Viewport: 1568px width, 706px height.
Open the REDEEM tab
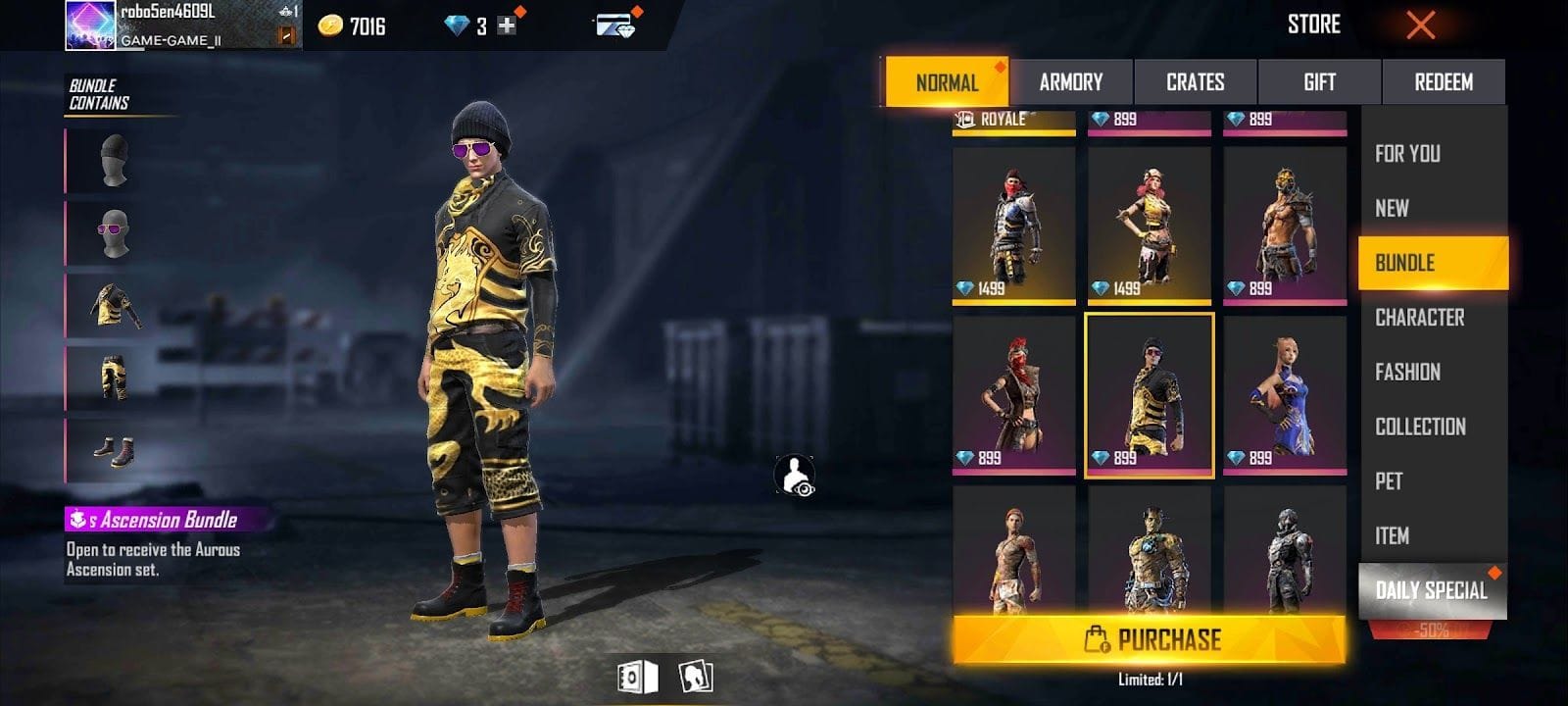[x=1445, y=82]
